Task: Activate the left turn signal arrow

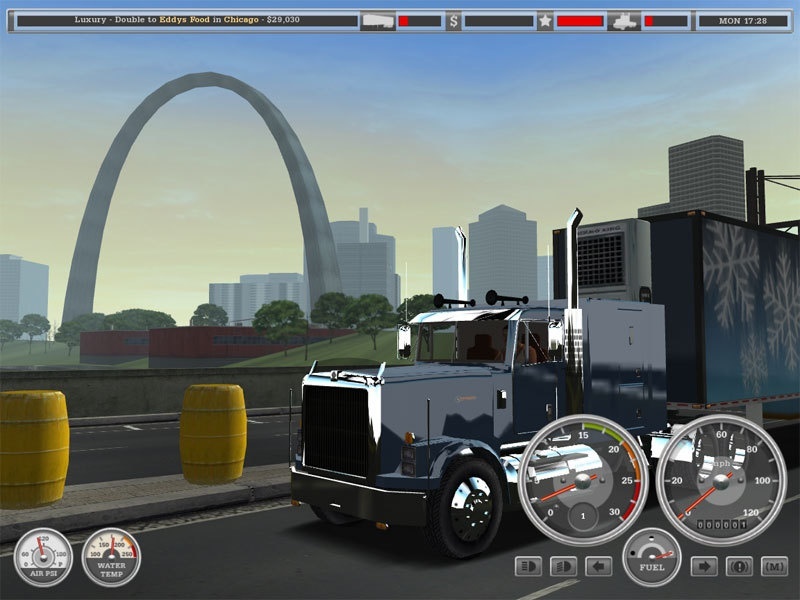Action: pos(598,567)
